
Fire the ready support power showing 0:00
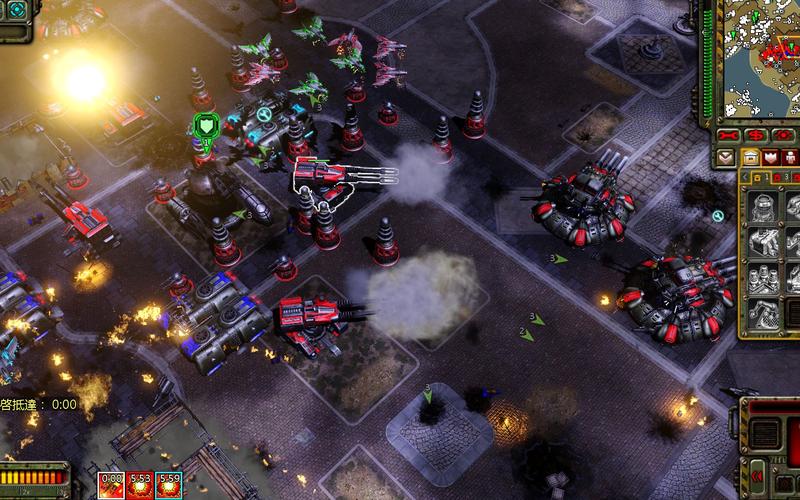[111, 485]
